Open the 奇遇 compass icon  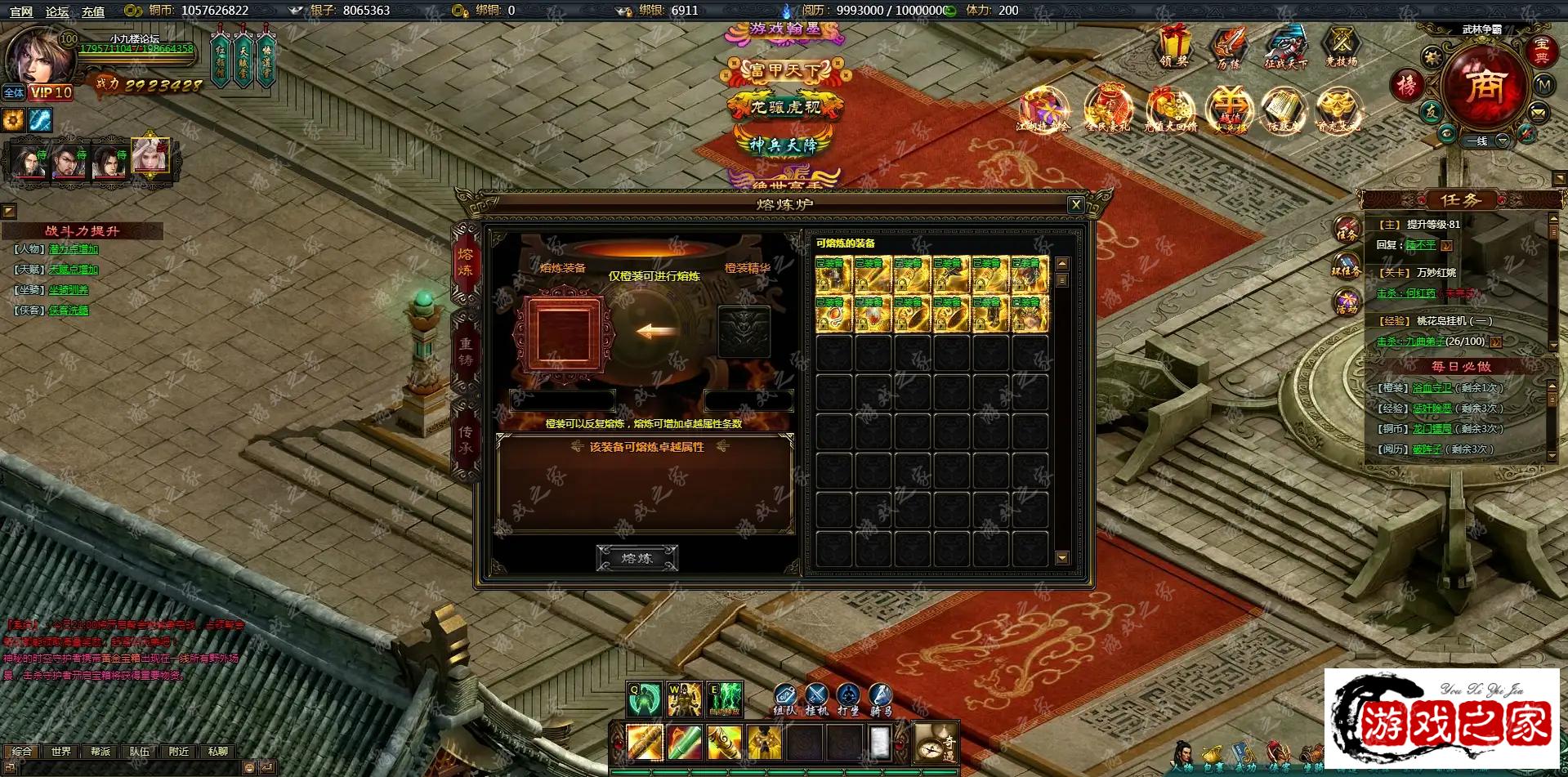(x=936, y=743)
